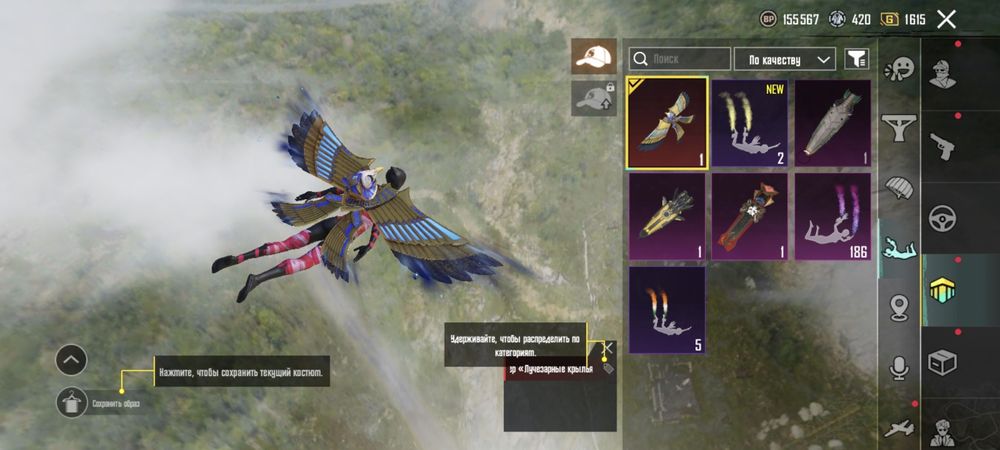The image size is (1000, 450).
Task: Choose the purple smoke trail with 186
Action: tap(832, 216)
